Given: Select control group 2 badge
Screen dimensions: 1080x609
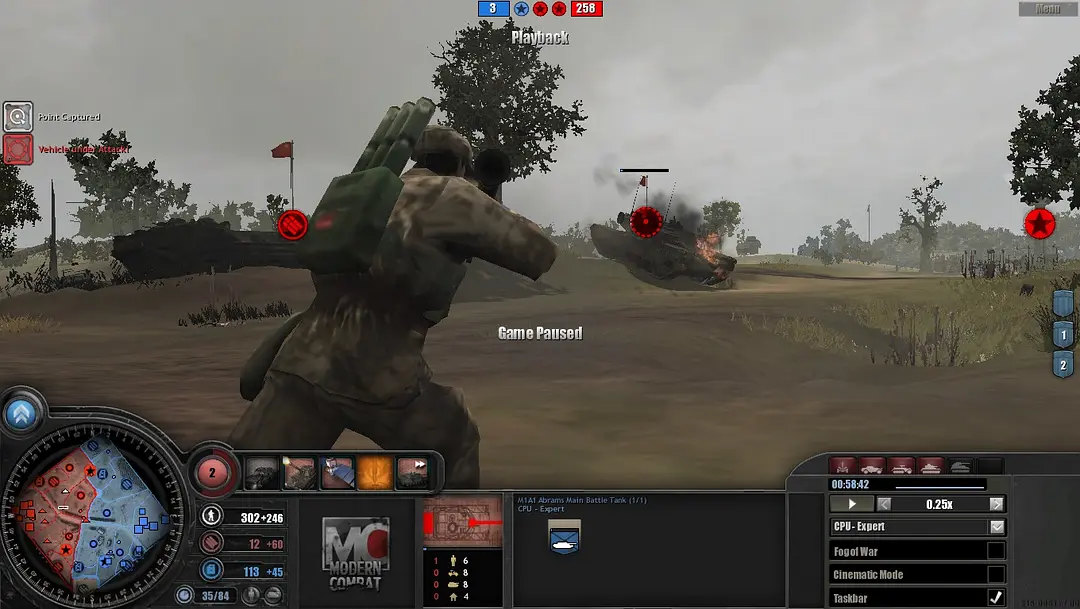Looking at the screenshot, I should (1062, 365).
